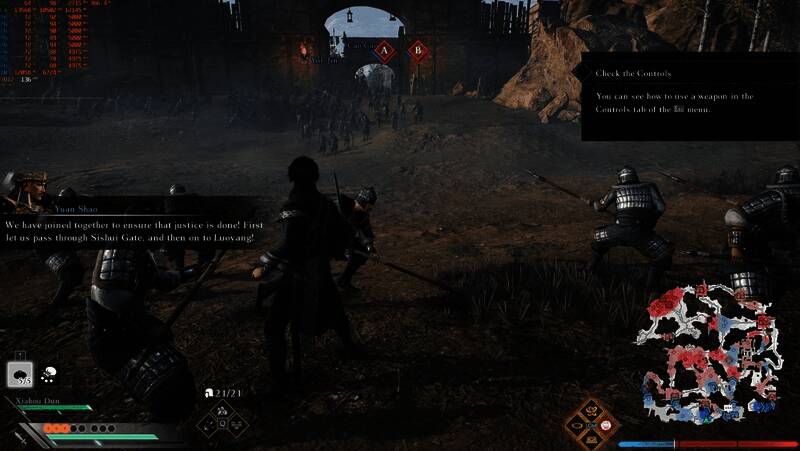Select objective marker A
This screenshot has height=451, width=800.
pos(384,49)
